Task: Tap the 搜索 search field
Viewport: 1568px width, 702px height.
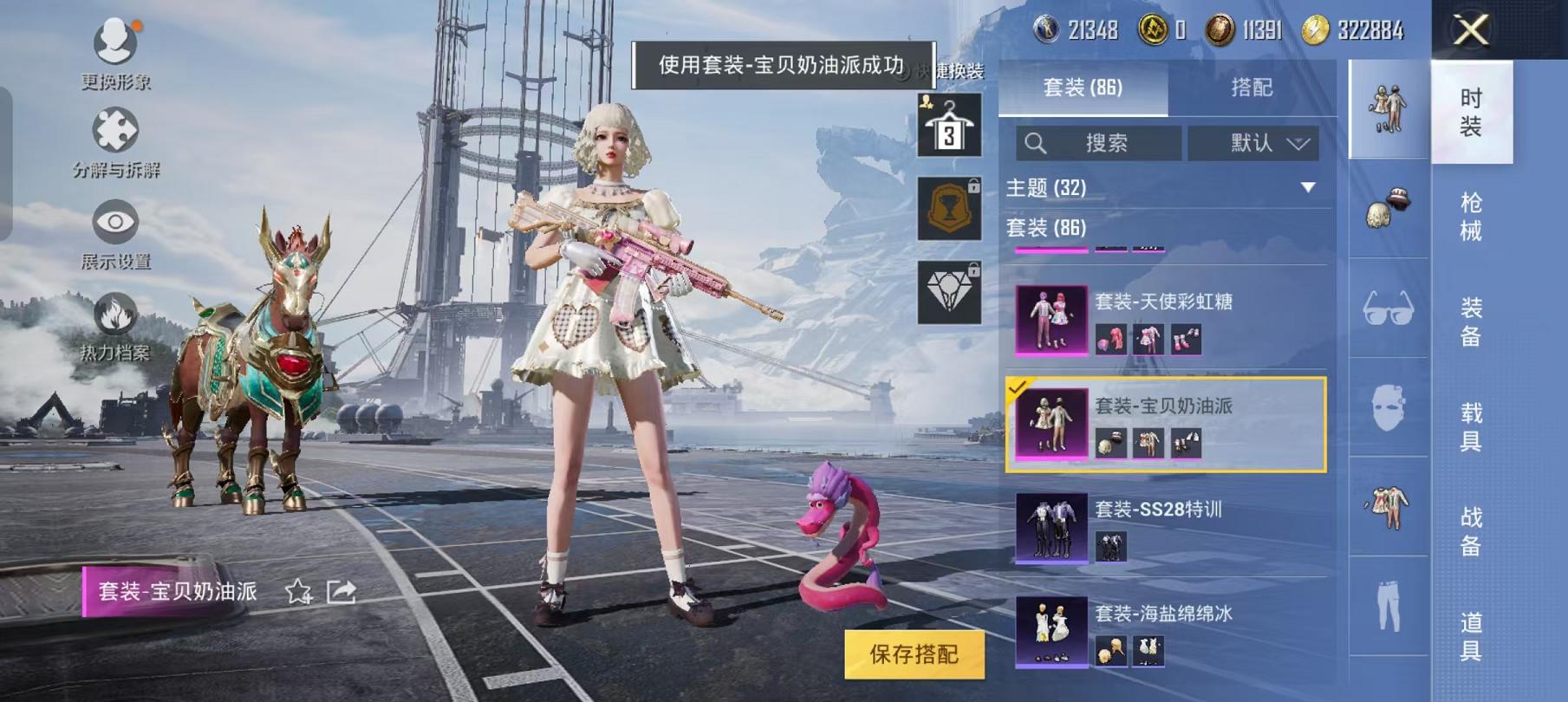Action: (1101, 144)
